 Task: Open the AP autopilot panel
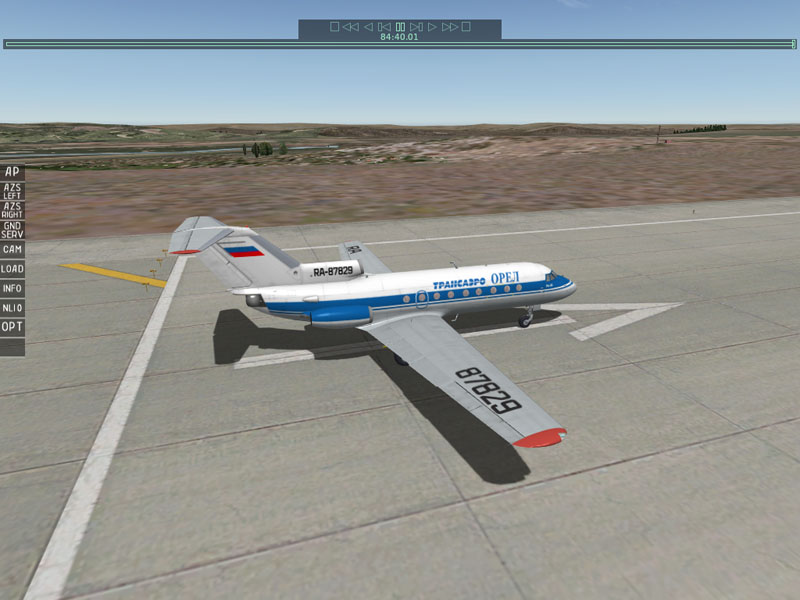pyautogui.click(x=12, y=171)
